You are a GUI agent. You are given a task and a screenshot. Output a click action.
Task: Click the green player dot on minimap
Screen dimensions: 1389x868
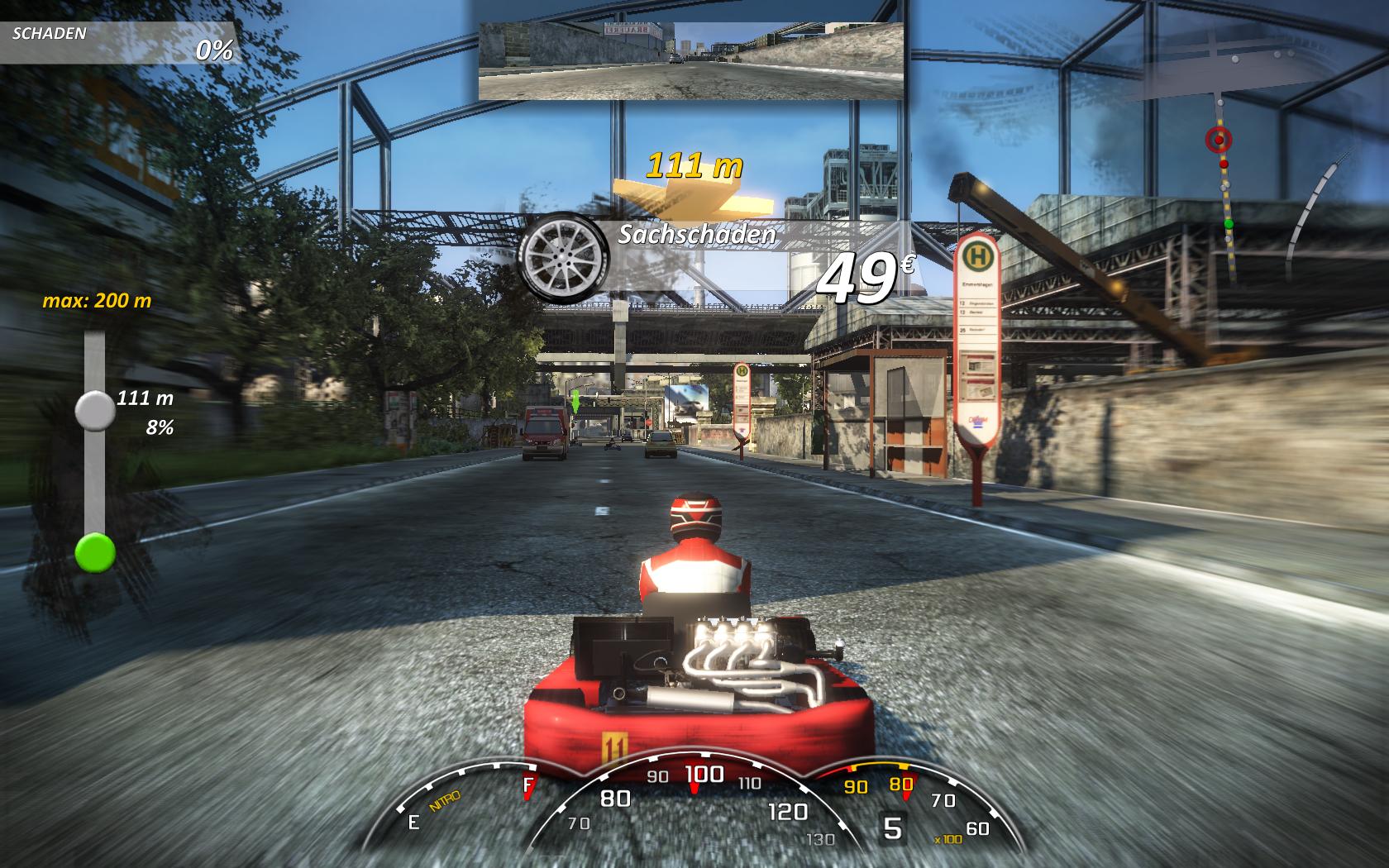coord(1229,224)
